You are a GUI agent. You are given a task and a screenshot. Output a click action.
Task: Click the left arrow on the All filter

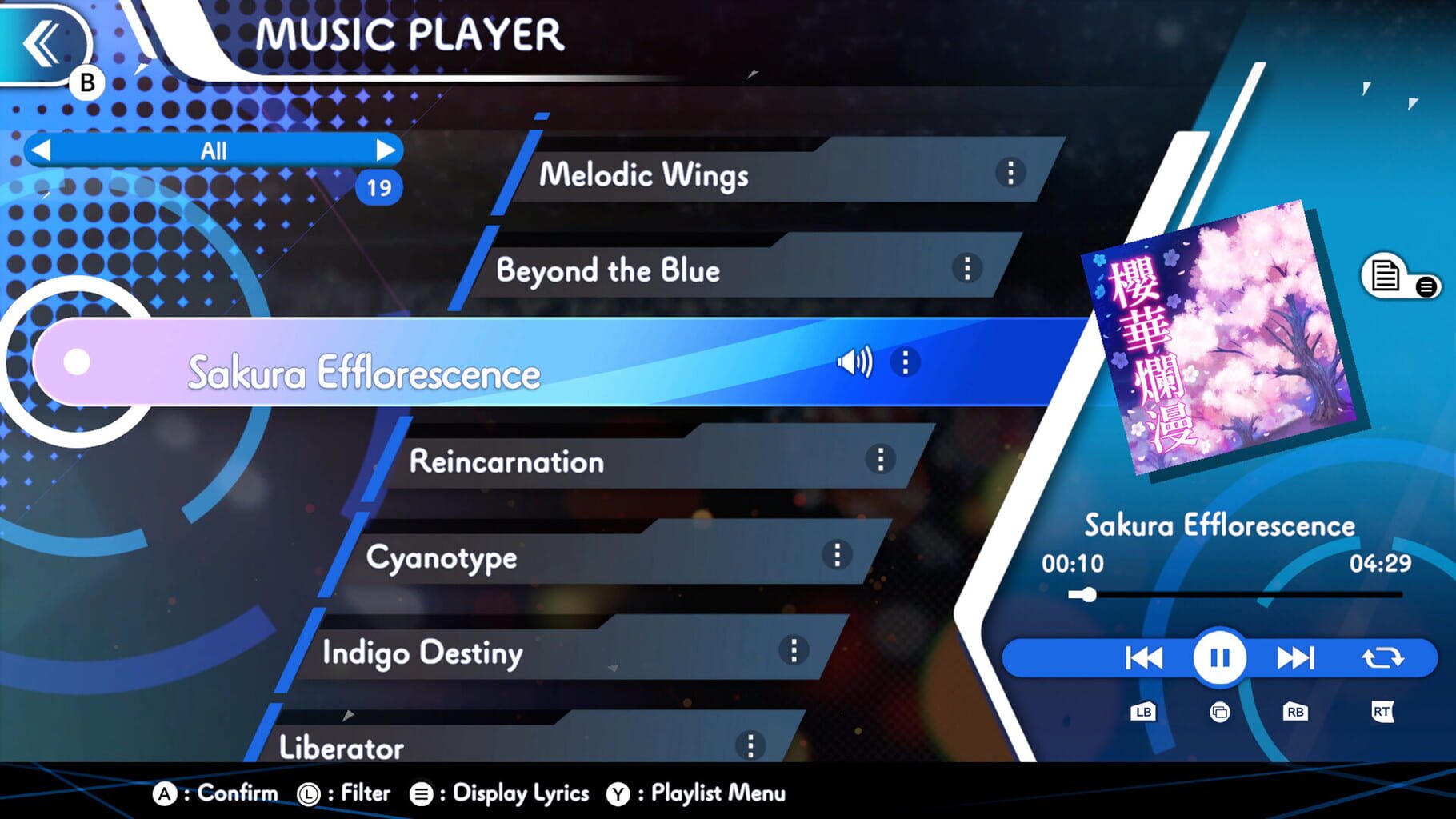pos(42,150)
